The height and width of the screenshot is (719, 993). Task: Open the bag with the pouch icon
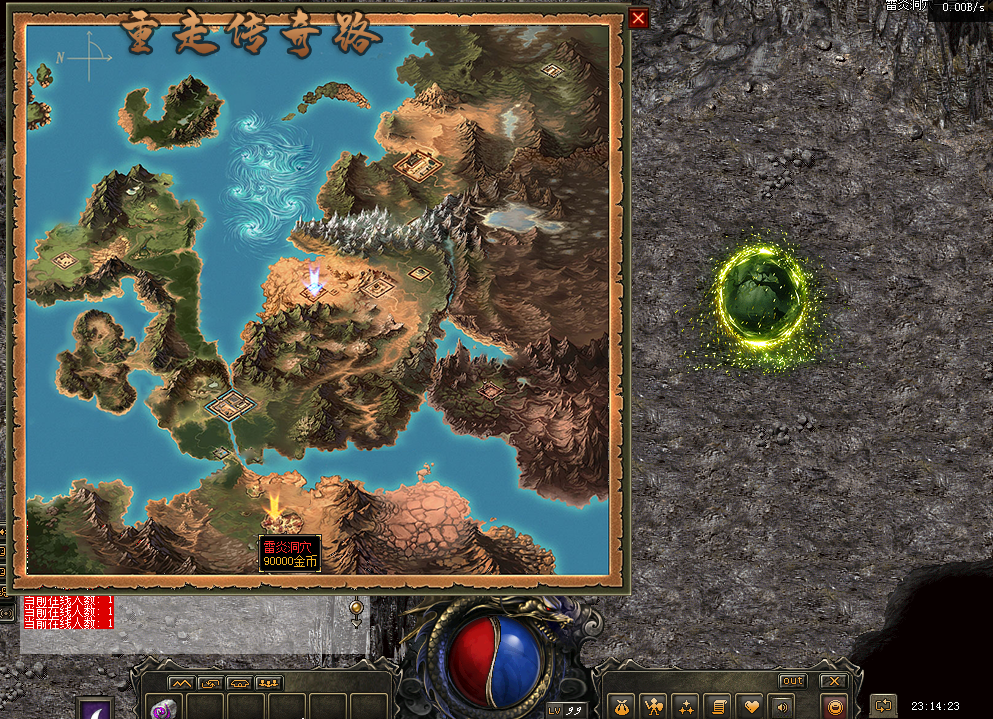click(622, 706)
